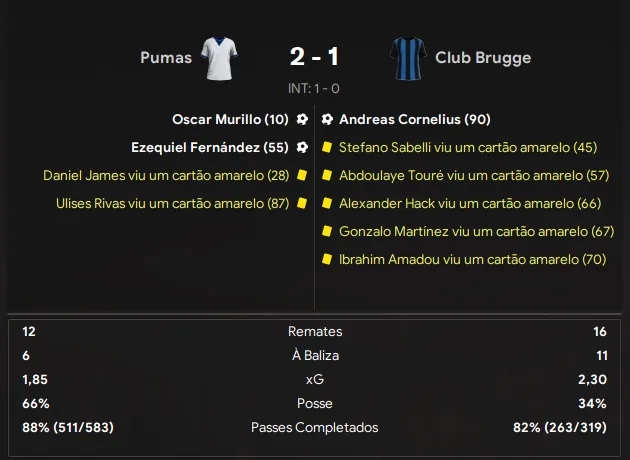Open the Pumas team name link
The image size is (630, 460).
pyautogui.click(x=166, y=57)
